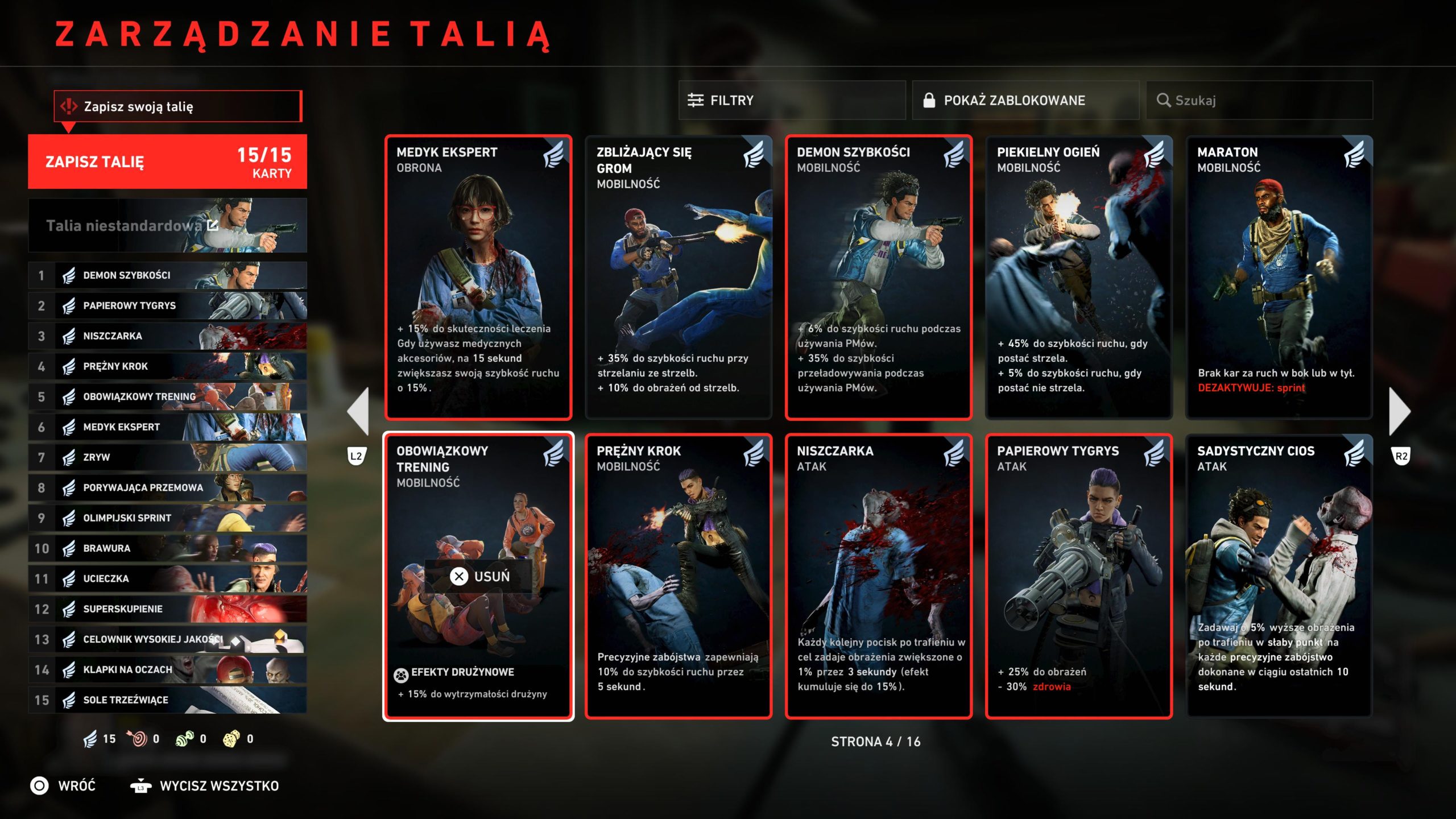Viewport: 1456px width, 819px height.
Task: Click the deck name field Zapisz swoją talię
Action: (x=177, y=106)
